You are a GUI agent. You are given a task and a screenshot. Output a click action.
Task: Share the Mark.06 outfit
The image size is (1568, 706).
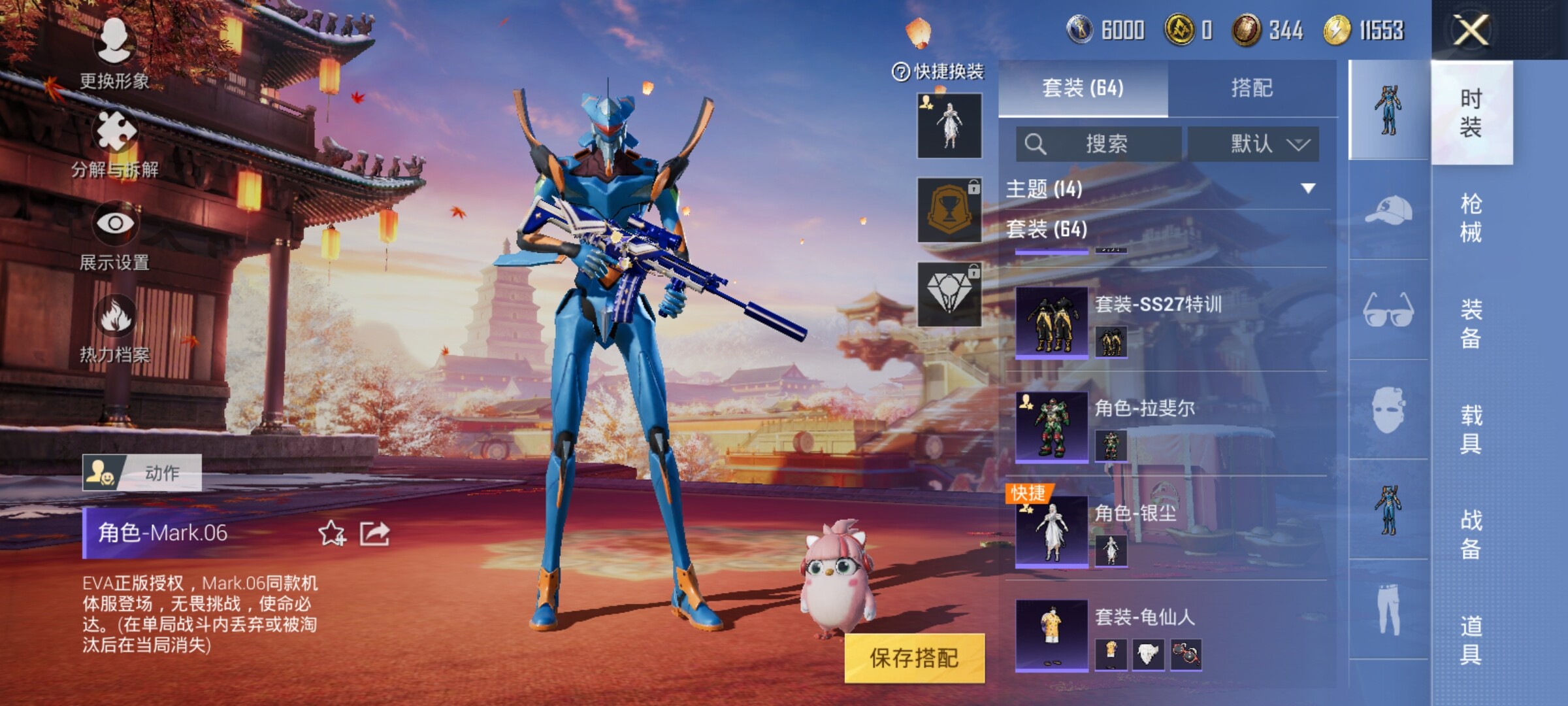click(375, 533)
